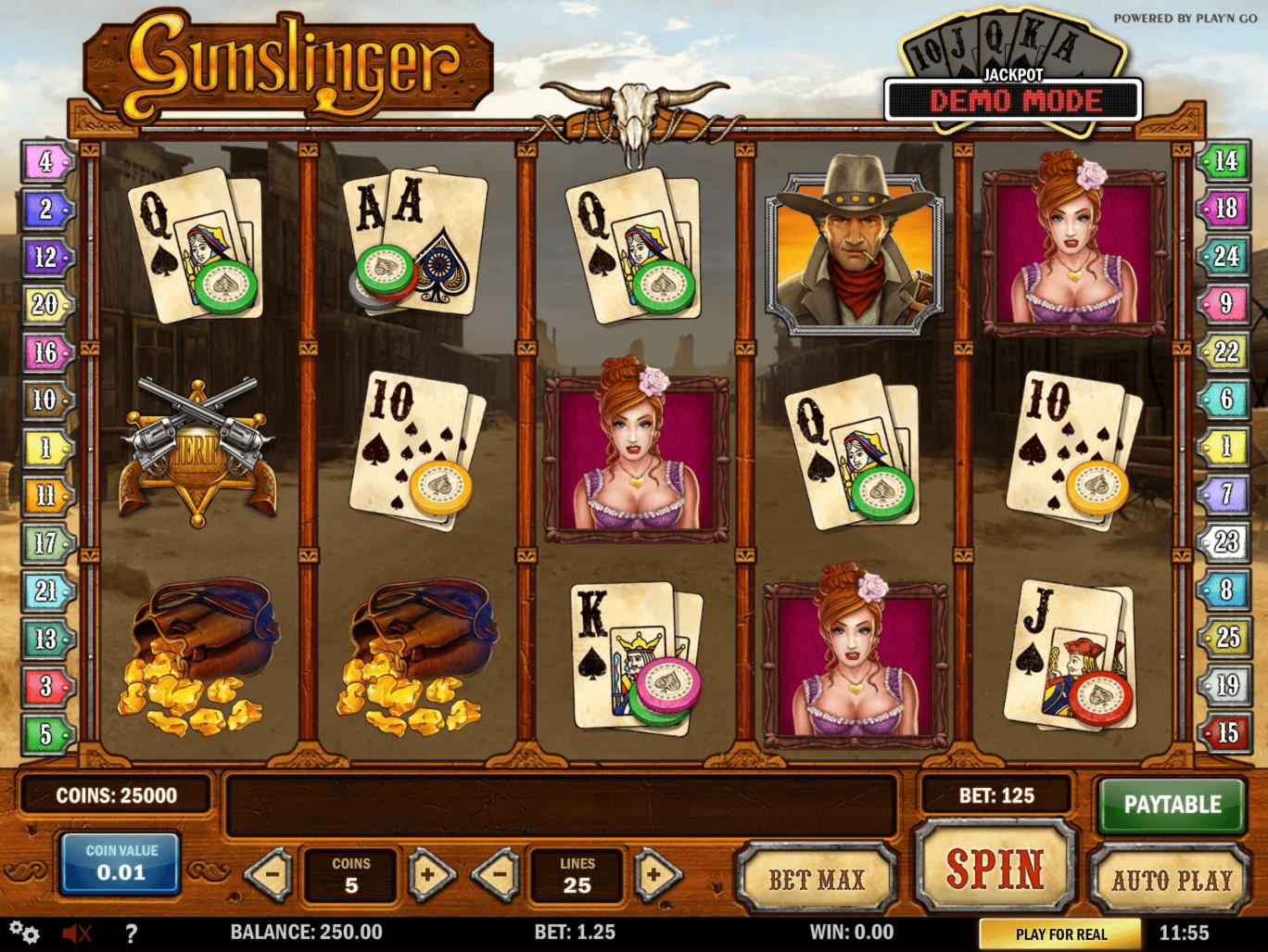Image resolution: width=1268 pixels, height=952 pixels.
Task: Open the gear settings menu
Action: pyautogui.click(x=25, y=933)
